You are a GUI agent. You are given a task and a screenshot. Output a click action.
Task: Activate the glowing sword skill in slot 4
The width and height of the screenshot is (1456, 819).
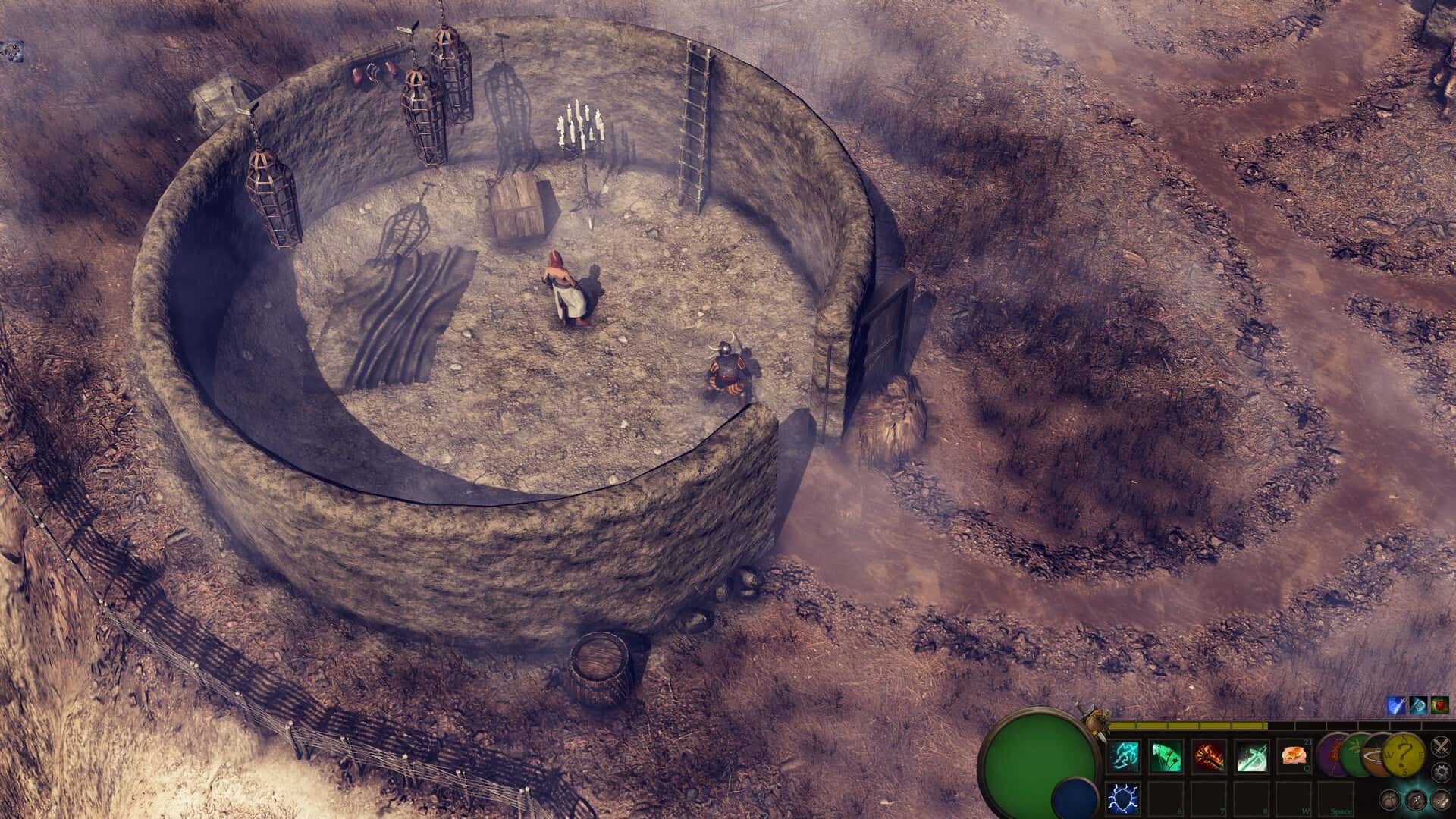[x=1251, y=757]
